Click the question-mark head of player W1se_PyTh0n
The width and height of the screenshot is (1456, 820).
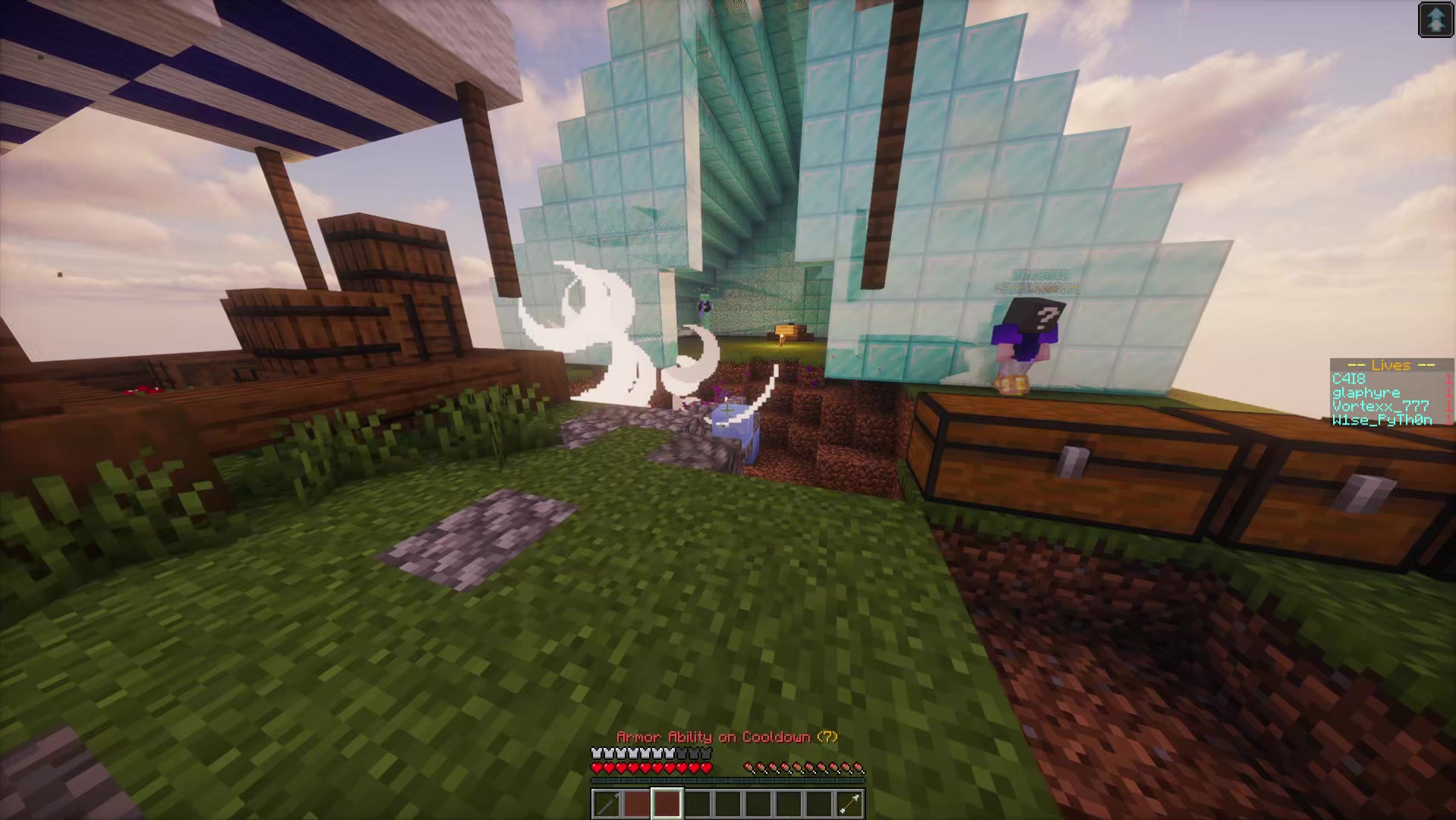point(1035,313)
